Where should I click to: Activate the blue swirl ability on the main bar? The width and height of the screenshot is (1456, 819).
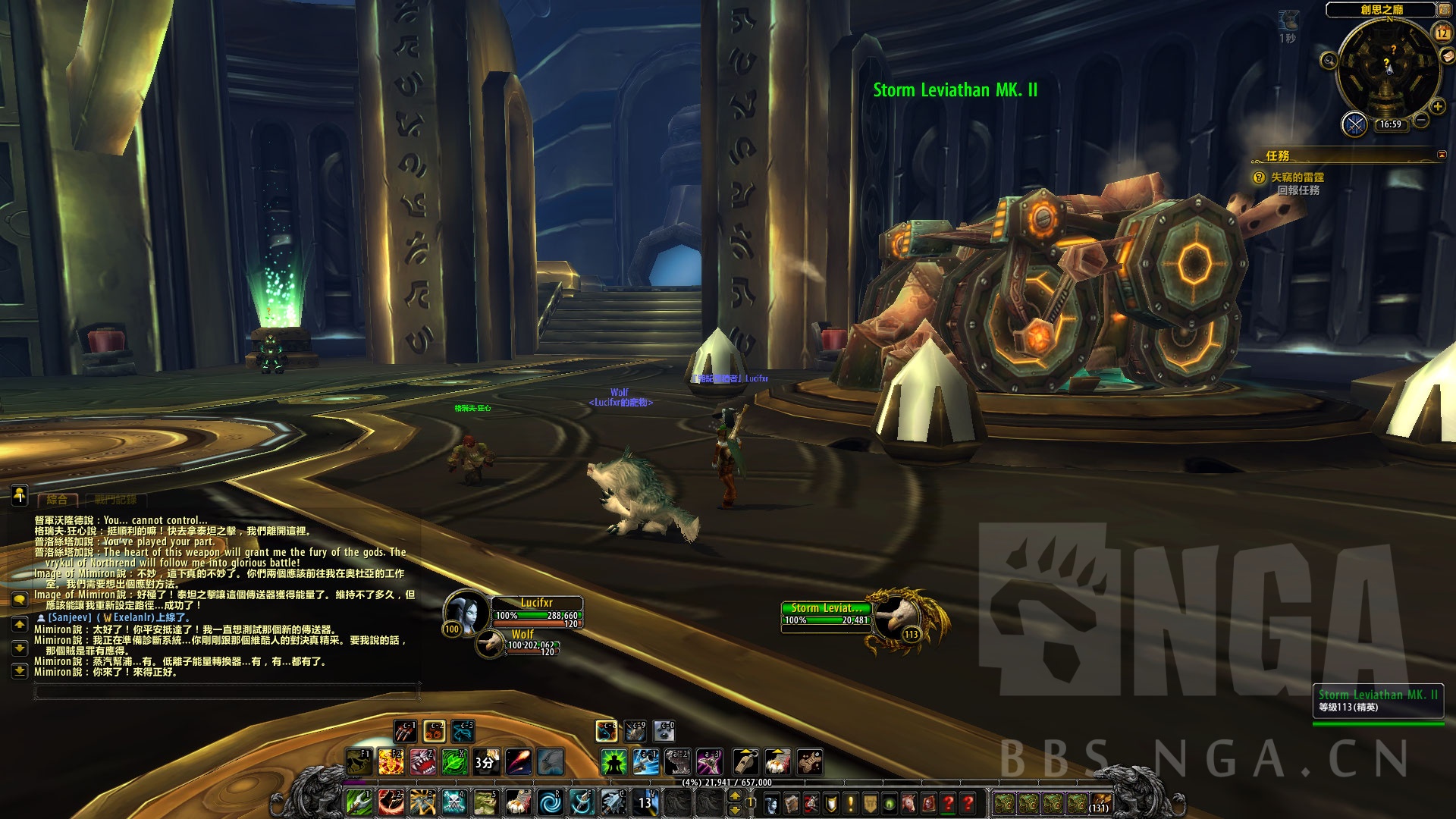click(549, 802)
